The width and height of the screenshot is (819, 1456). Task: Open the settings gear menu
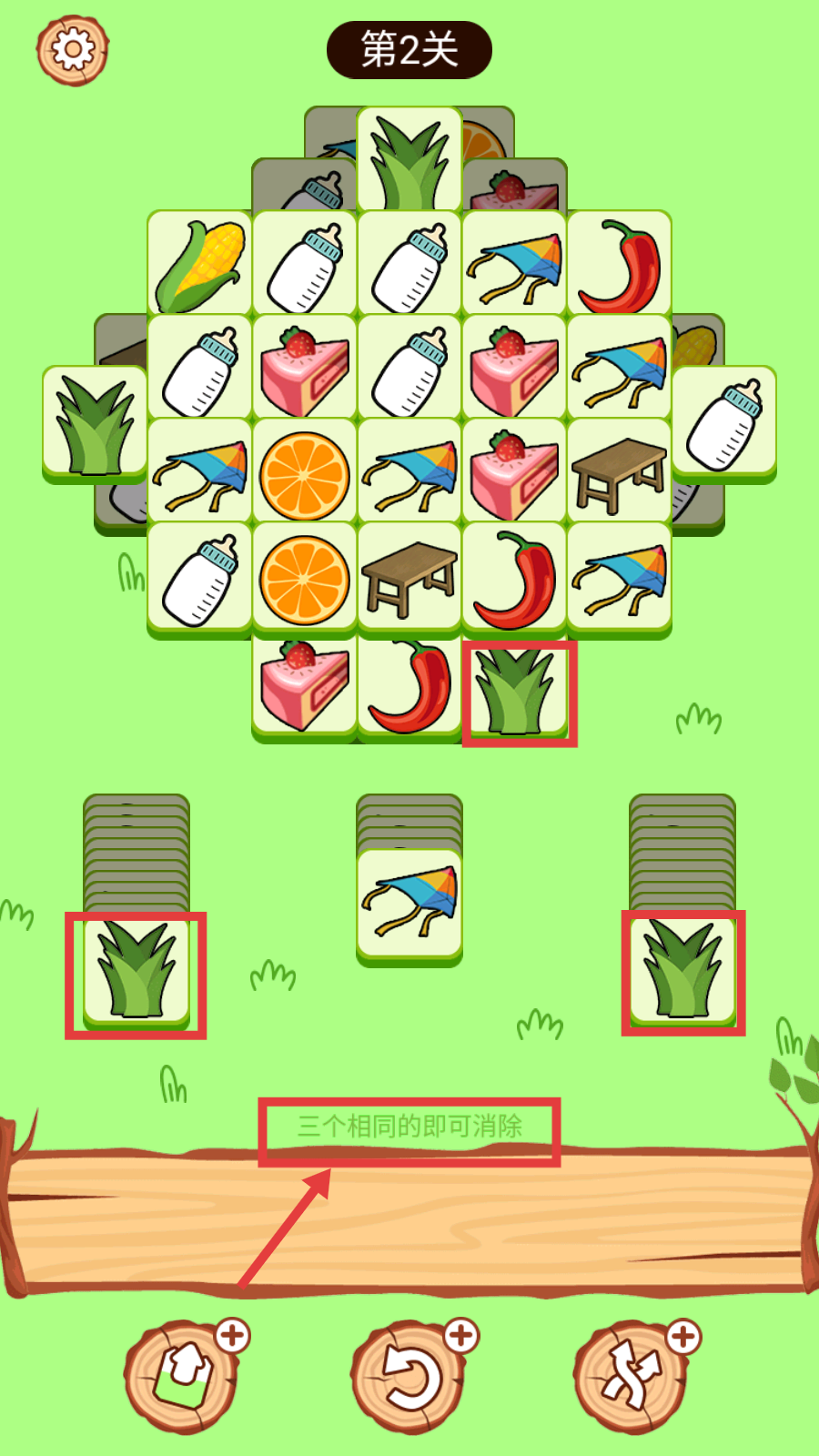click(73, 49)
